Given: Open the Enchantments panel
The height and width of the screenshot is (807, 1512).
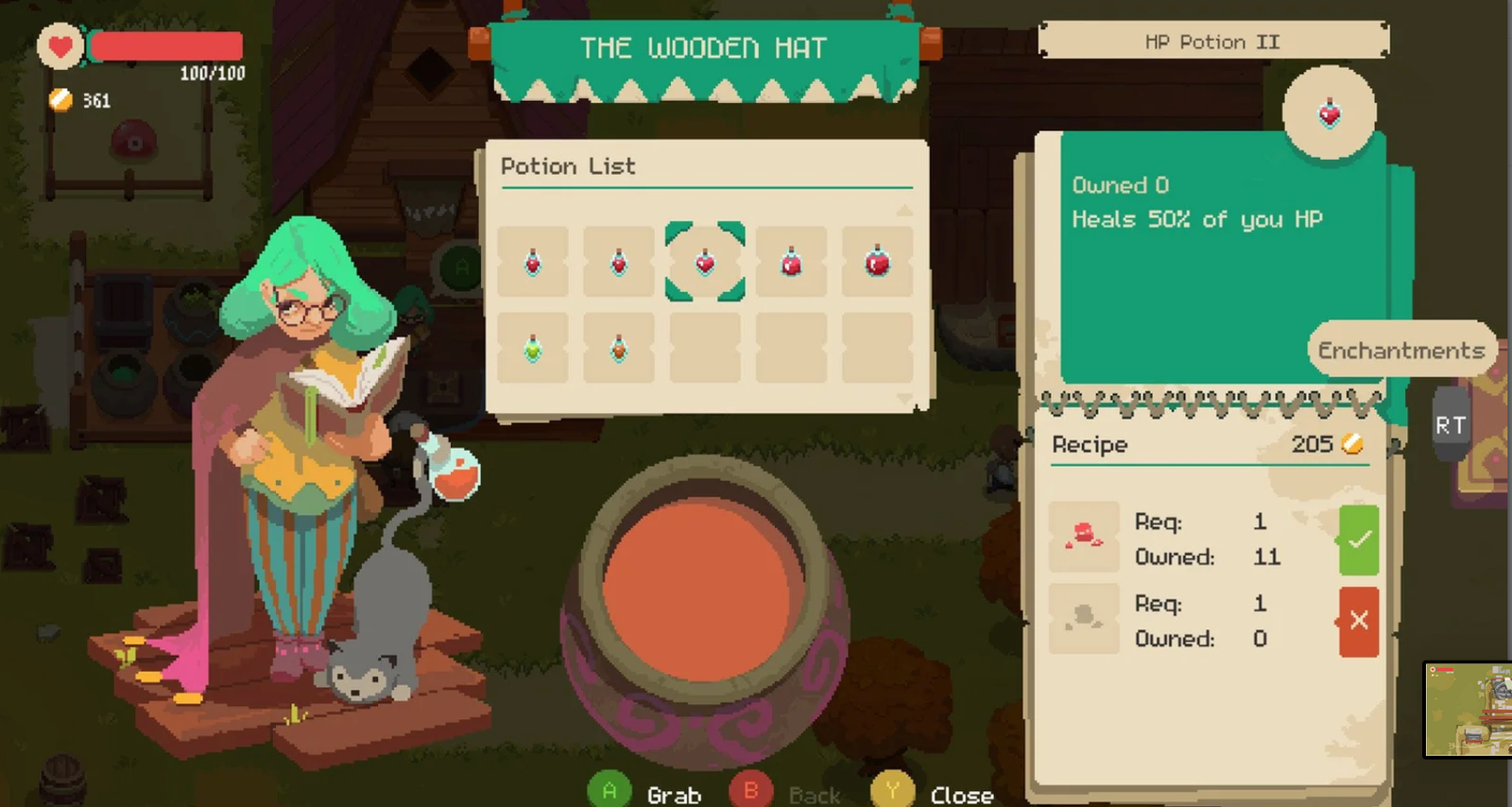Looking at the screenshot, I should pos(1400,350).
